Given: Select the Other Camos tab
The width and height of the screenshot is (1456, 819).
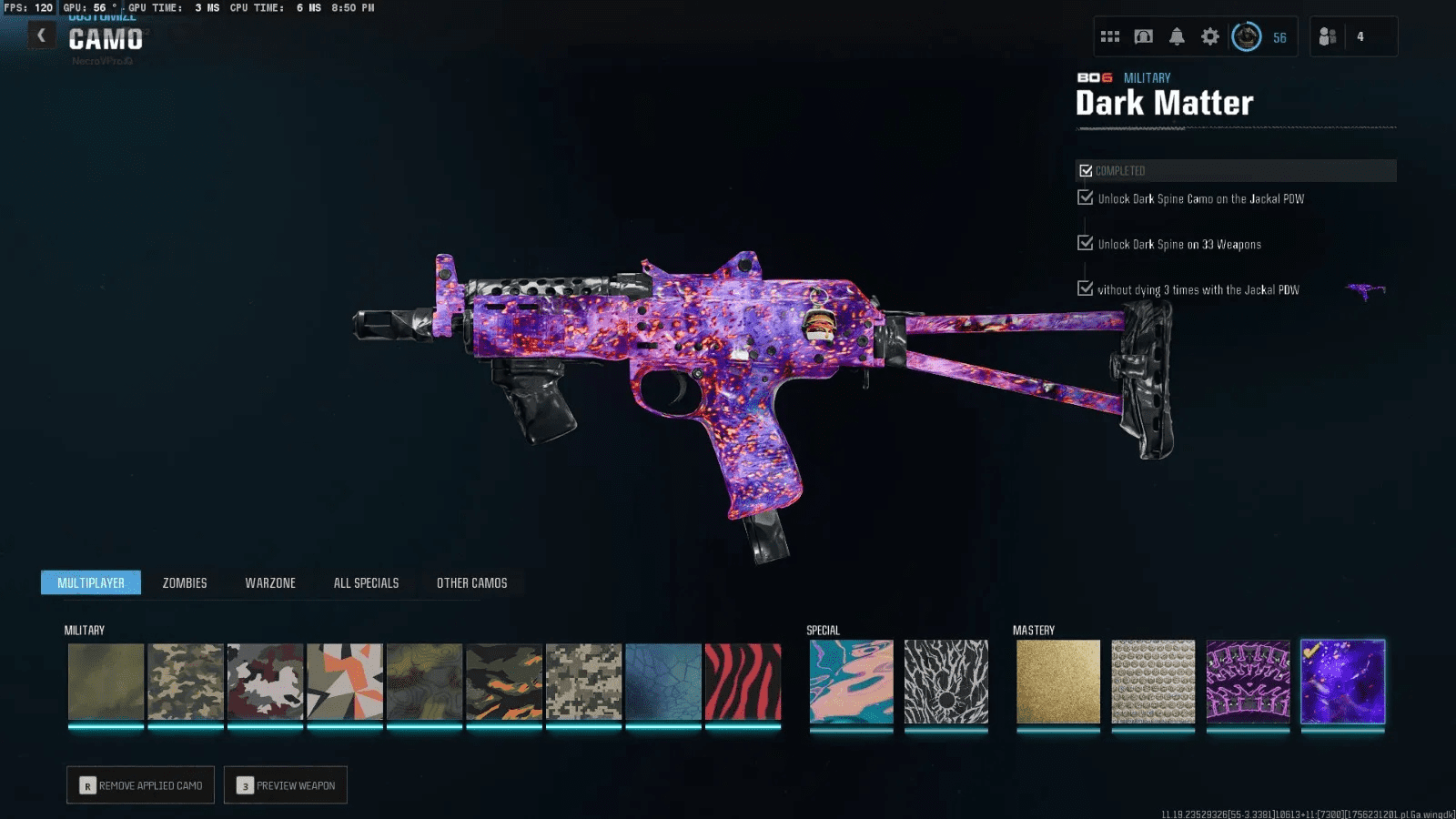Looking at the screenshot, I should [471, 583].
